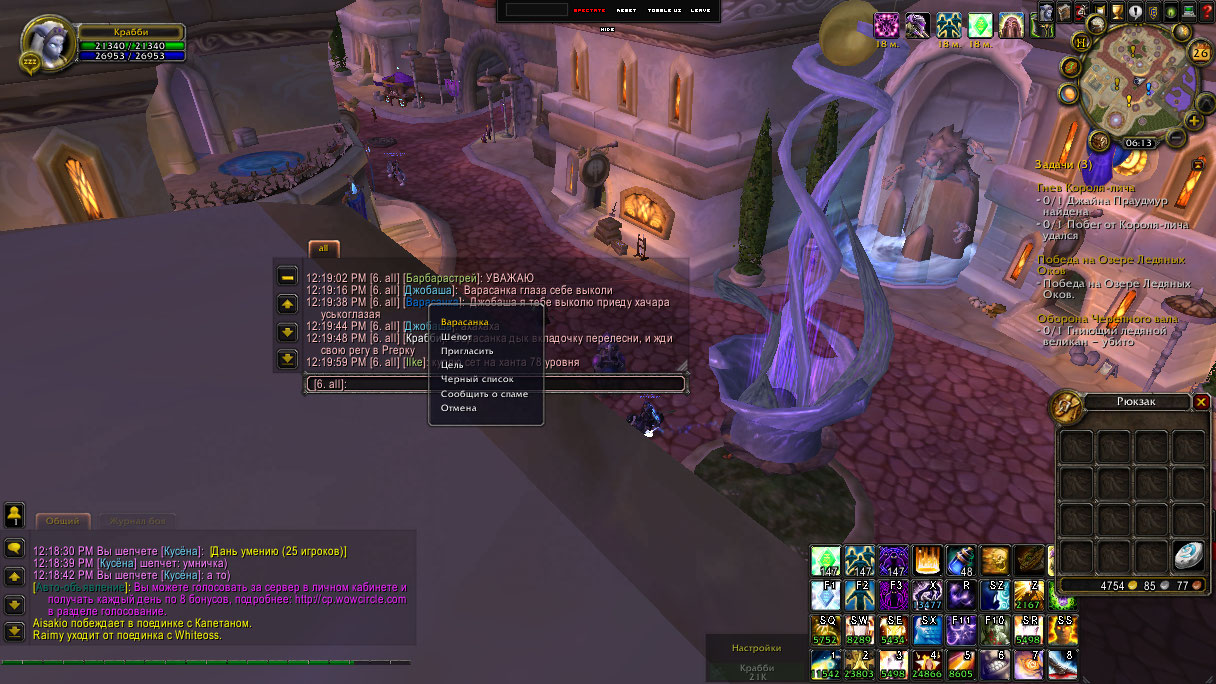The width and height of the screenshot is (1216, 684).
Task: Use the blue potion item with count 48
Action: click(961, 560)
